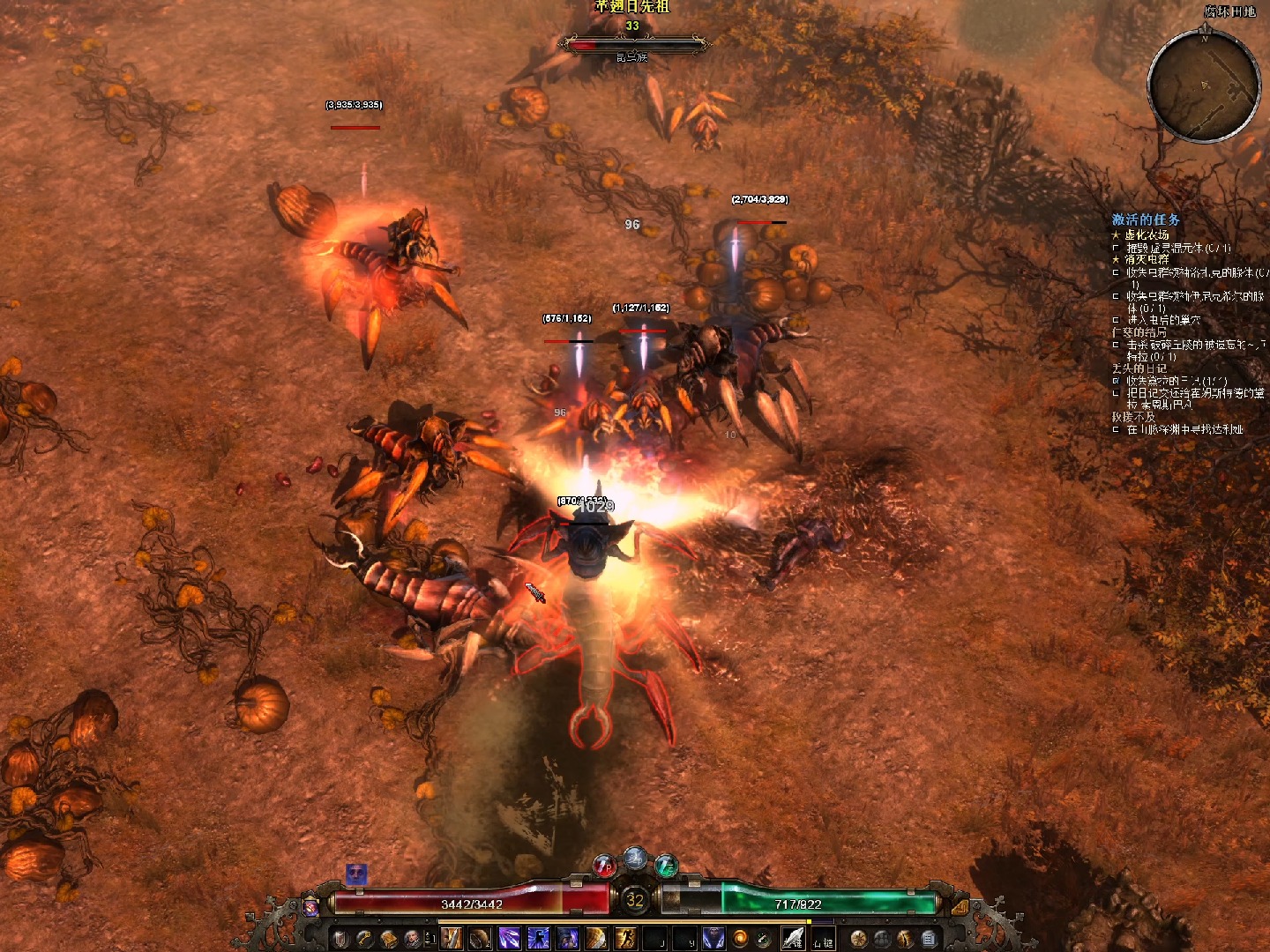
Task: Open the character sheet shield button
Action: 340,938
